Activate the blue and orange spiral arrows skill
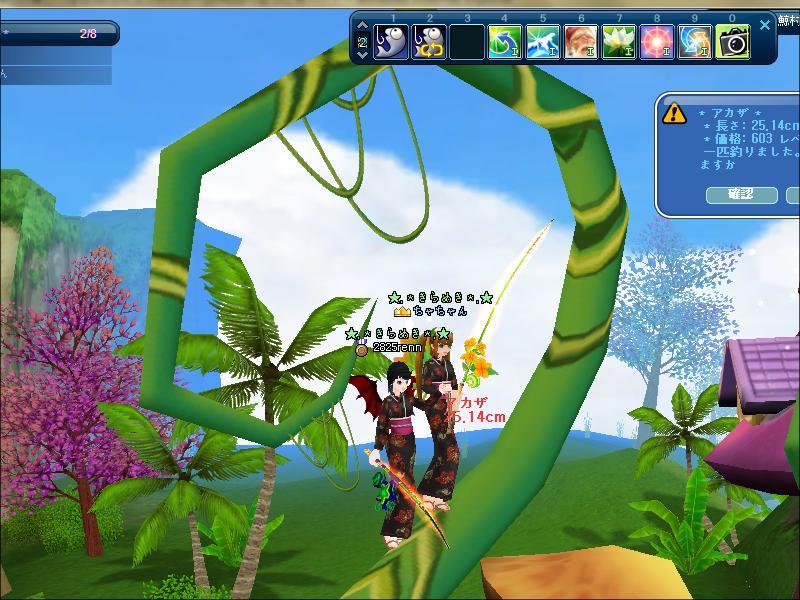 695,43
